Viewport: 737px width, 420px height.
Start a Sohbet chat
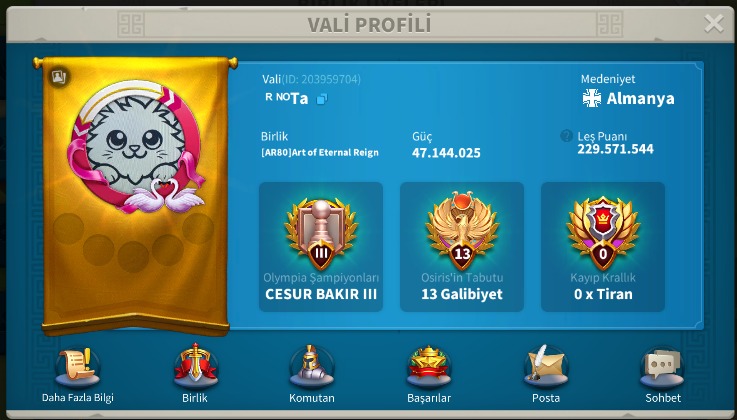(x=662, y=370)
